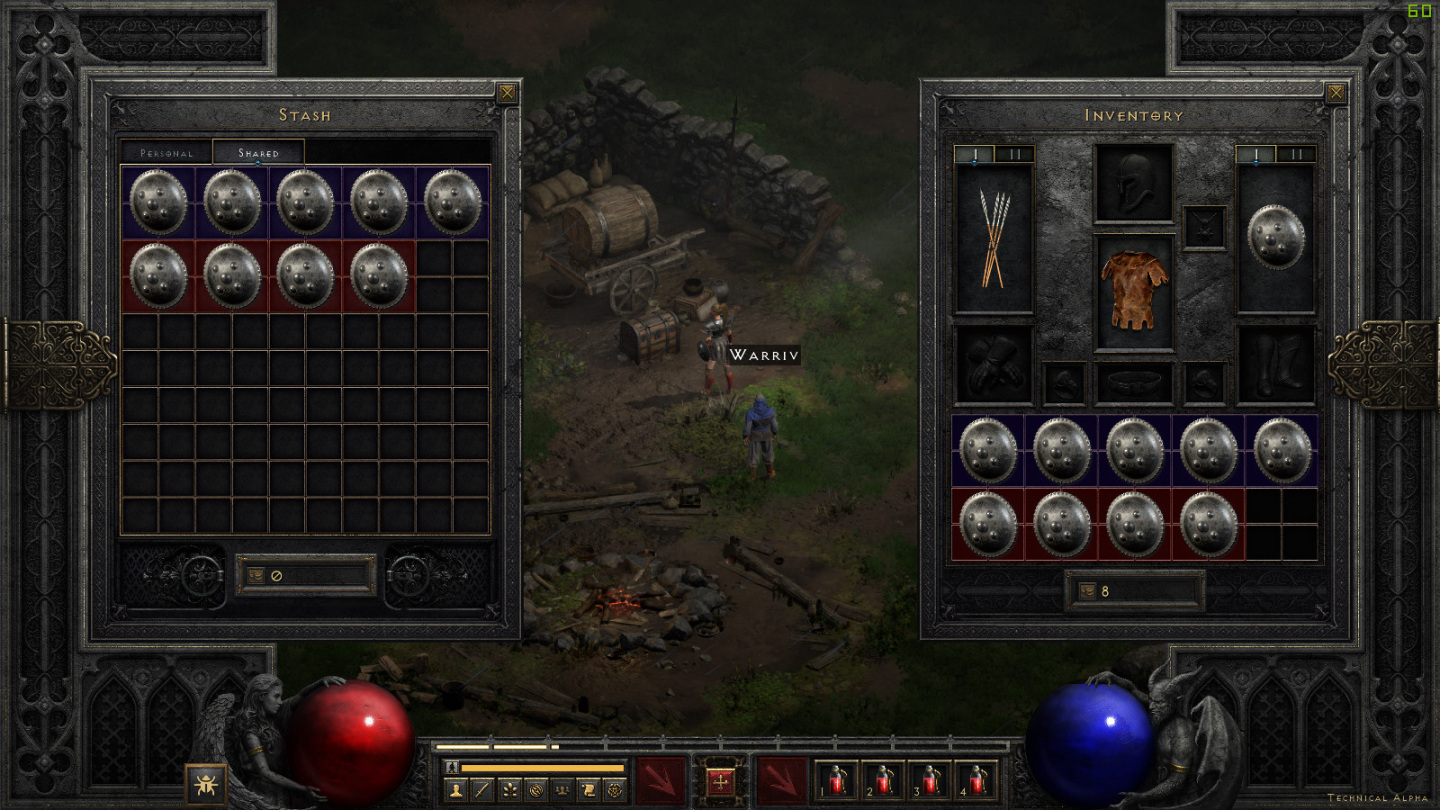The image size is (1440, 810).
Task: Open the stash gold withdraw button
Action: coord(257,576)
